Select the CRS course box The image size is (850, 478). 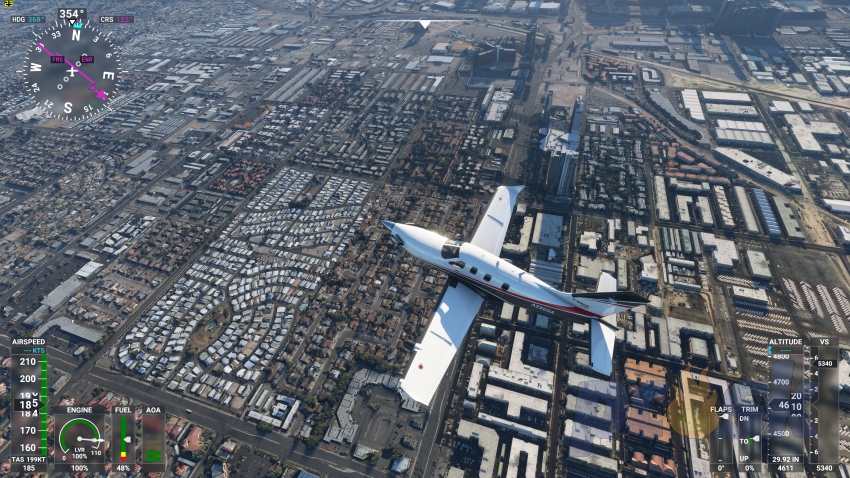click(115, 19)
